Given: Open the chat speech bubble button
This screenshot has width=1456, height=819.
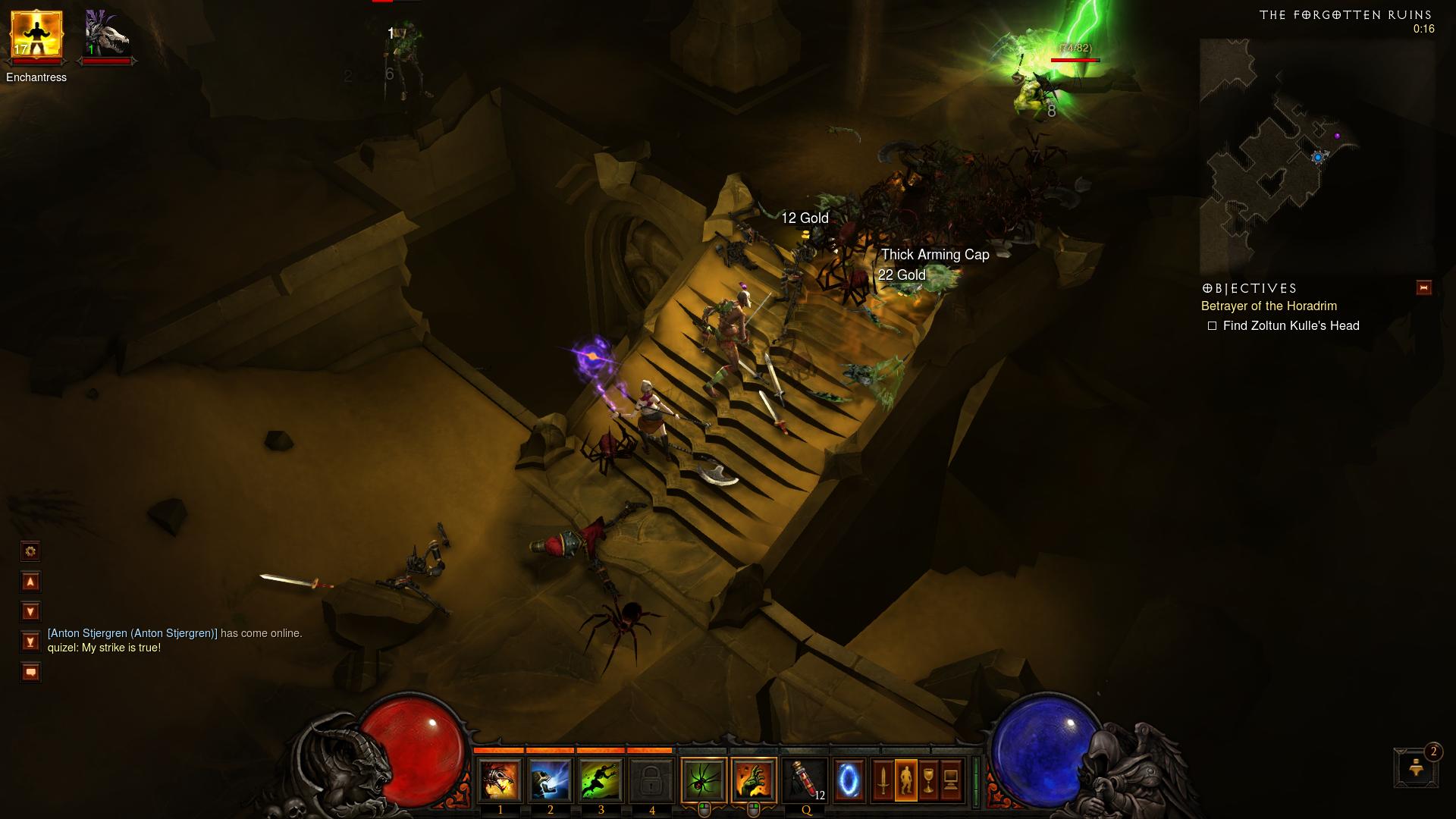Looking at the screenshot, I should coord(30,672).
